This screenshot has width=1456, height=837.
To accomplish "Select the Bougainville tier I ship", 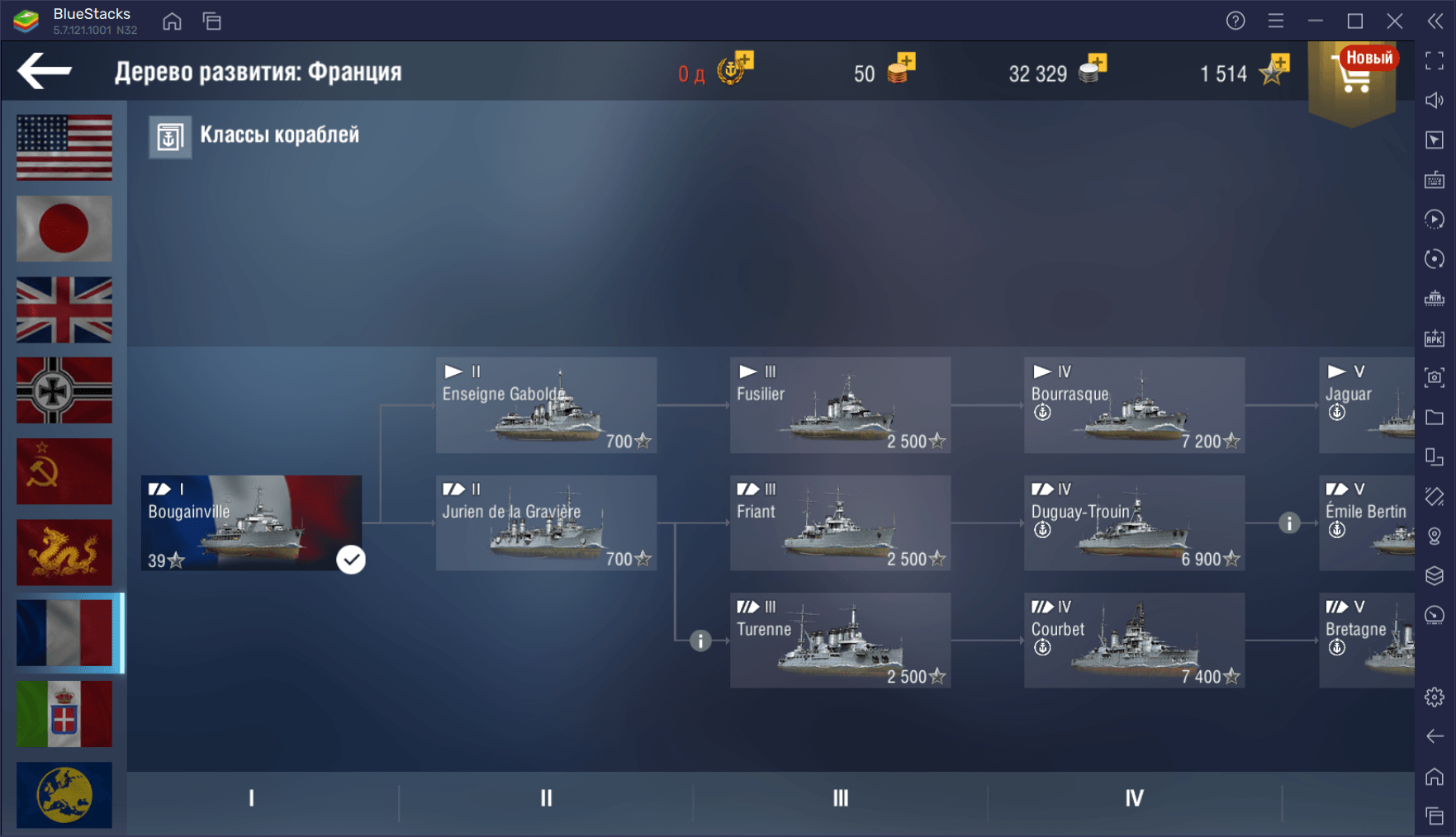I will pyautogui.click(x=251, y=523).
